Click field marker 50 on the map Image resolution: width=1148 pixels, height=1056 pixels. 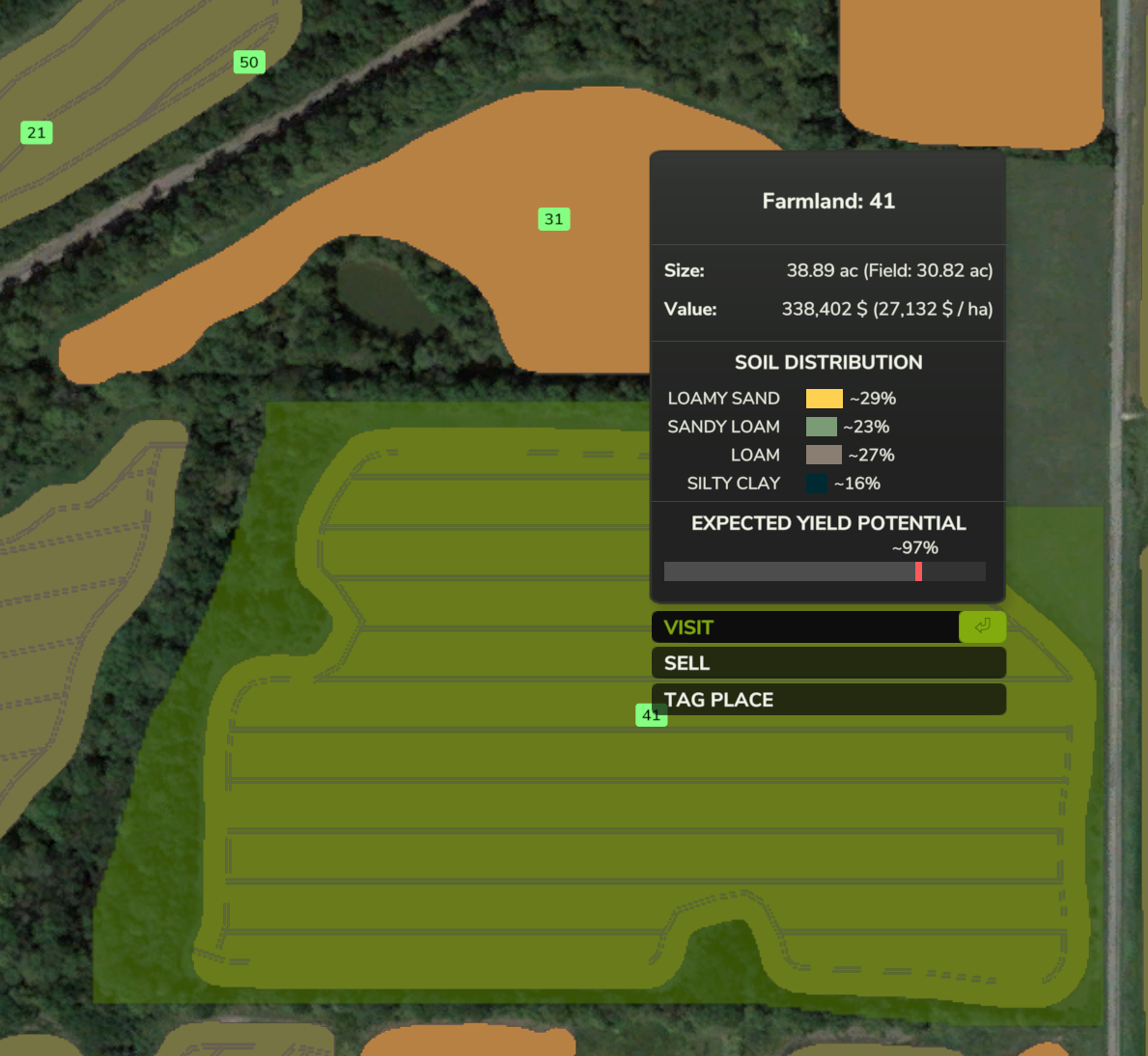249,63
